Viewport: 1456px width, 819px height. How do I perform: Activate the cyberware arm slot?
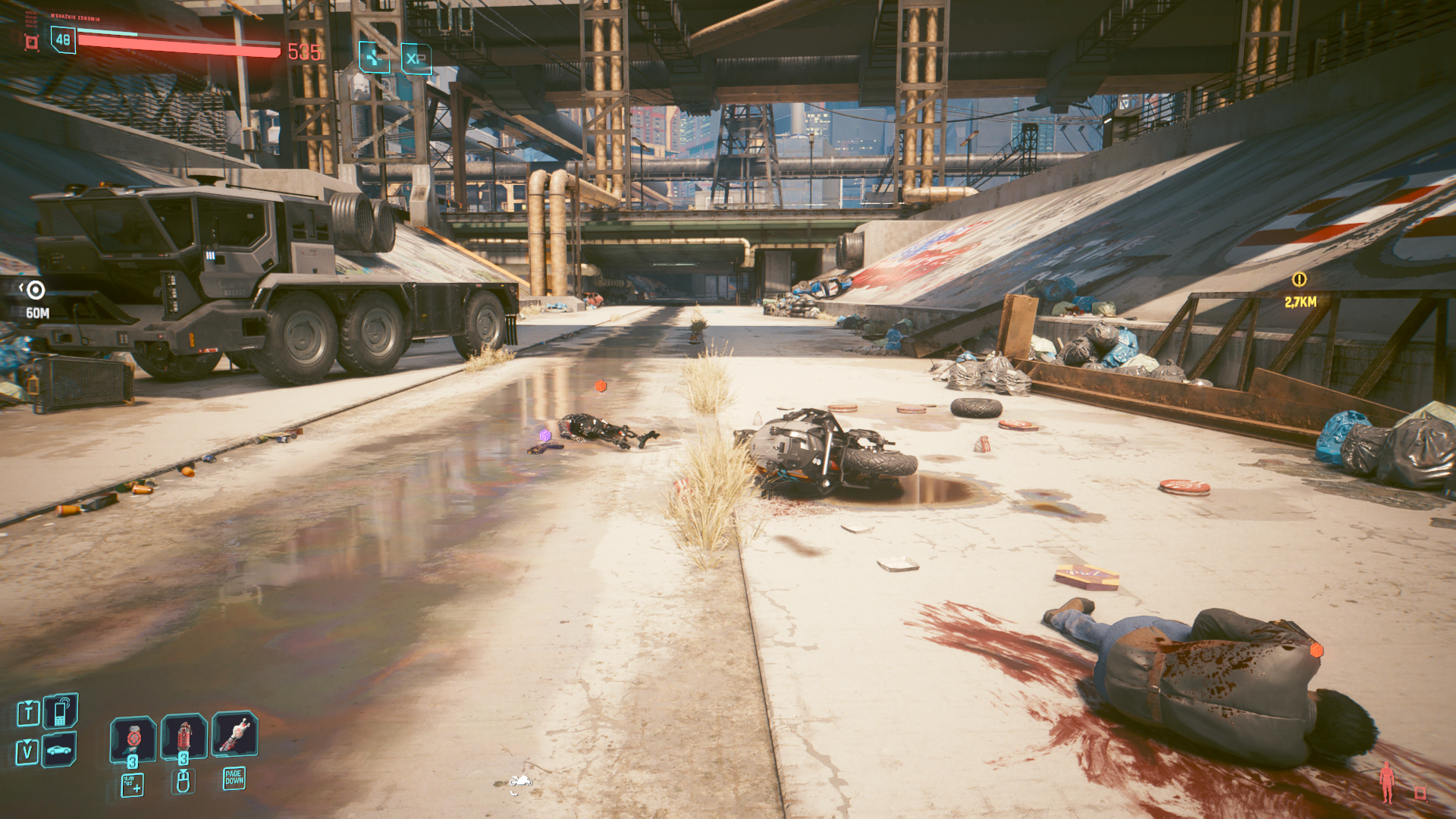[234, 734]
